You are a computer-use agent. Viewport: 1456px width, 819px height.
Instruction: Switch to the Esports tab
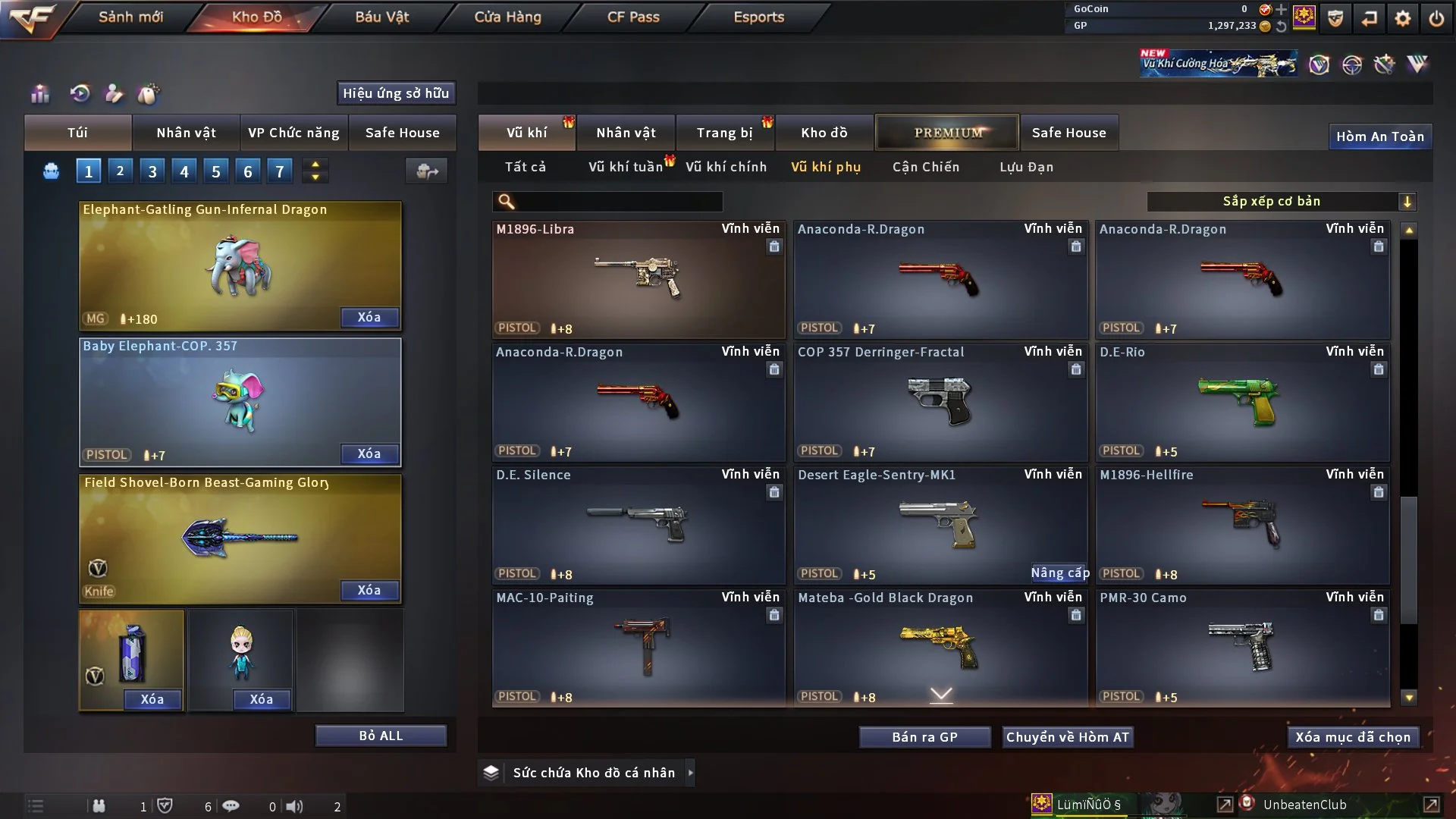758,17
